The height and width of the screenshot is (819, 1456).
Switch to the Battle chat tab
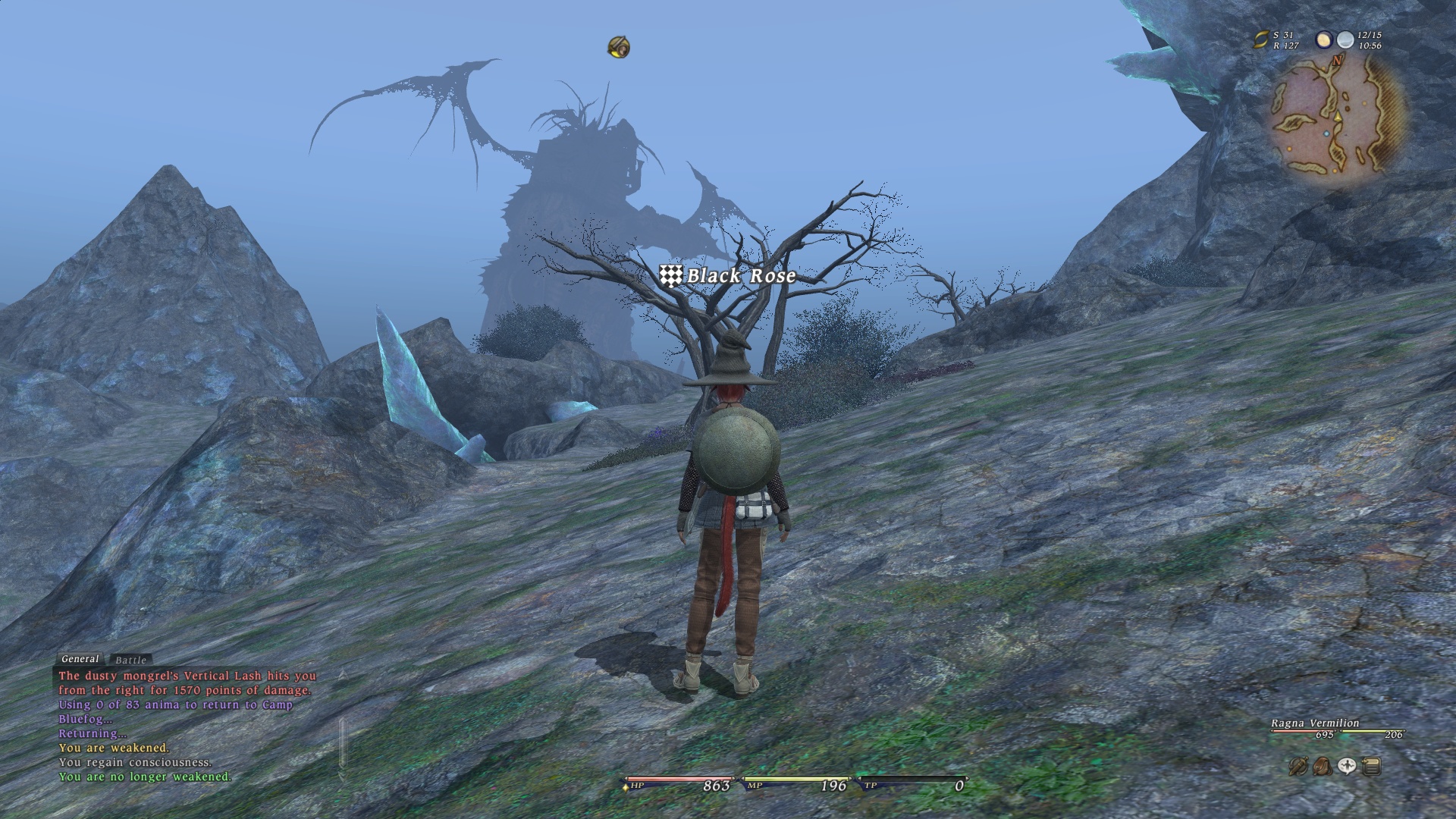(x=130, y=660)
